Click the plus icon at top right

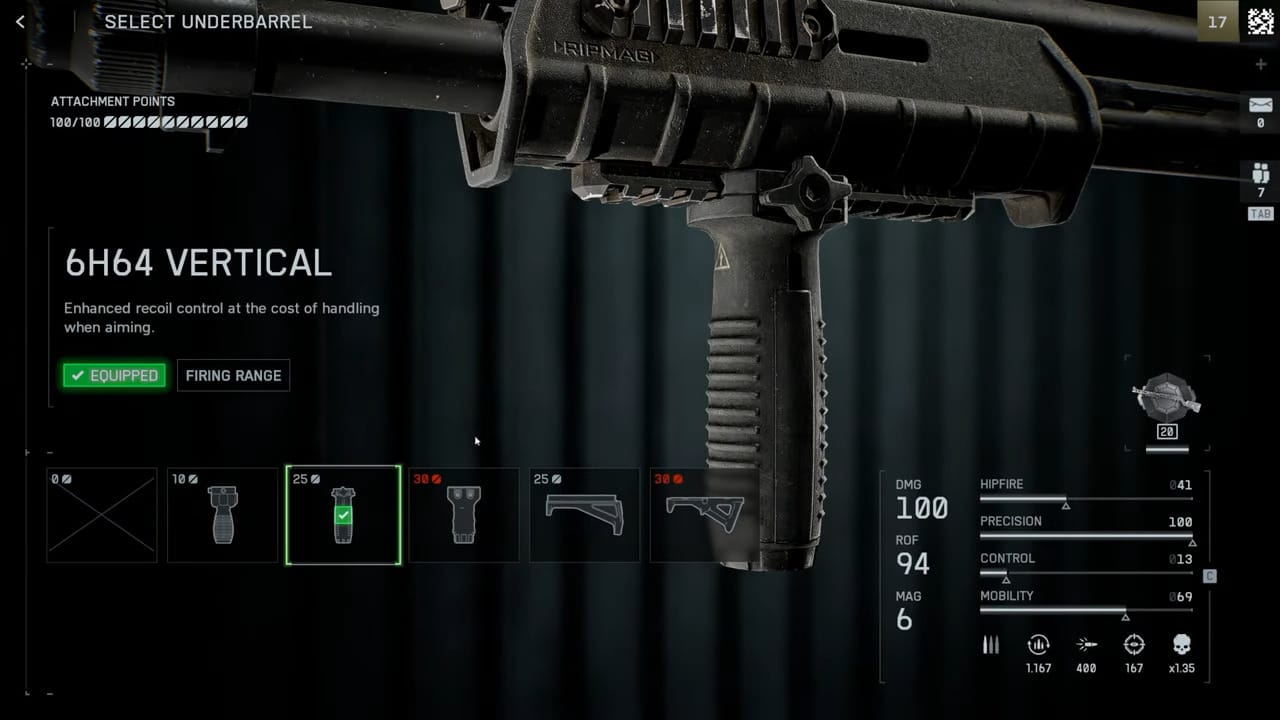[1260, 65]
